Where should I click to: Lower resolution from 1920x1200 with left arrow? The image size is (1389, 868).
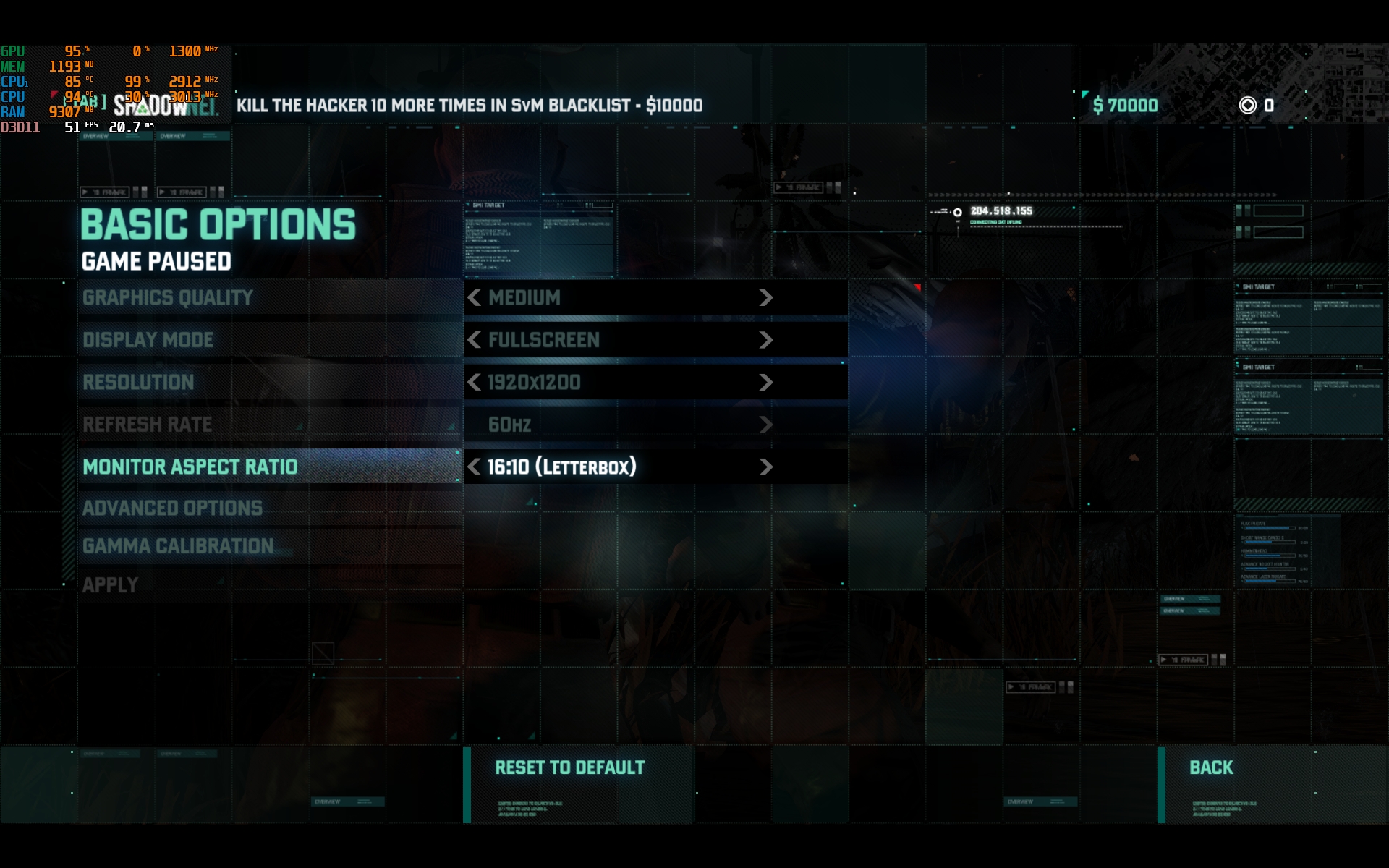(475, 382)
